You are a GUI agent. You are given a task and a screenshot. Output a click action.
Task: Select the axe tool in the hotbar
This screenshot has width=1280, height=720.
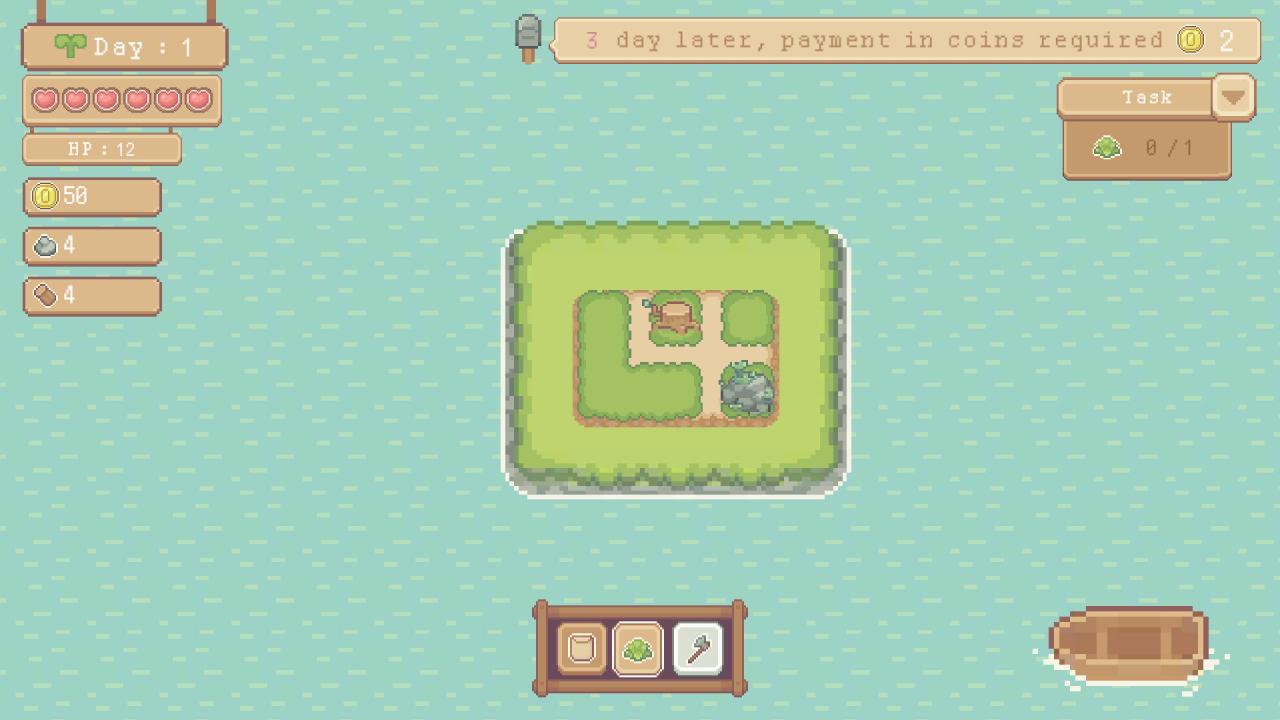tap(697, 647)
